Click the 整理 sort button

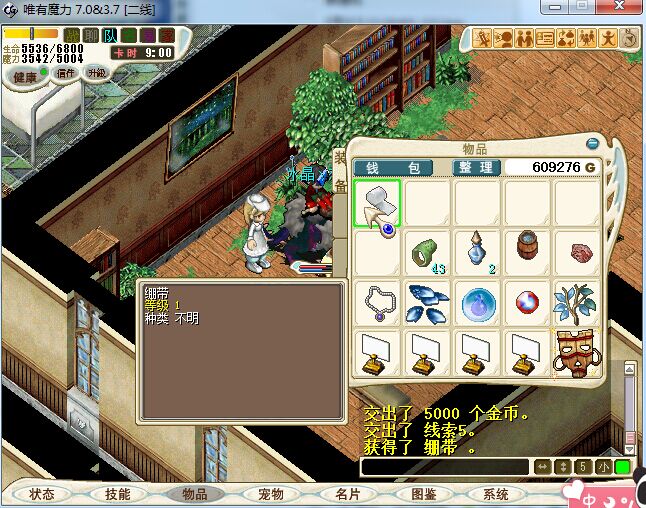[x=474, y=168]
